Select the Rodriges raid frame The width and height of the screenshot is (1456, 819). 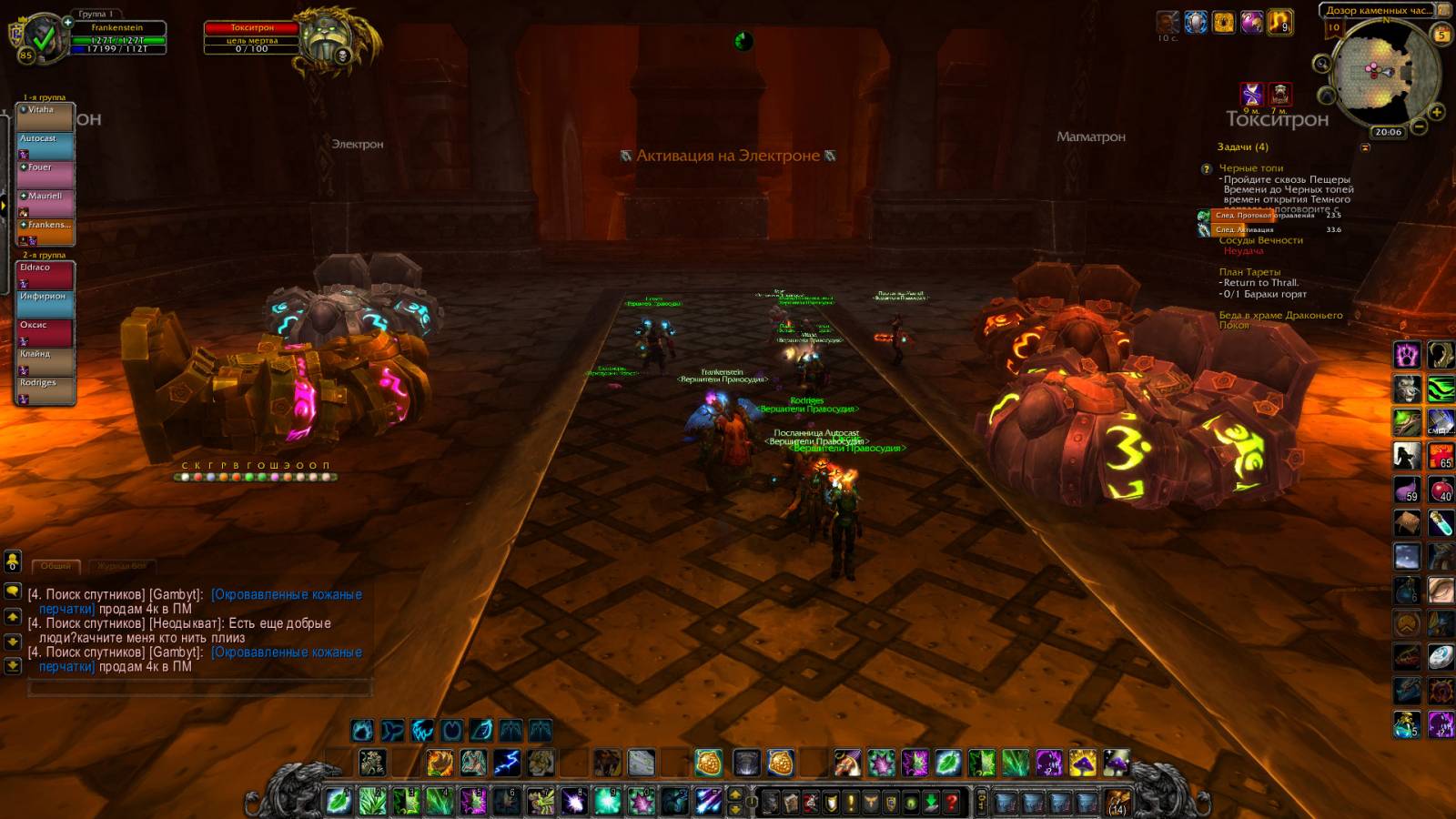[x=45, y=389]
